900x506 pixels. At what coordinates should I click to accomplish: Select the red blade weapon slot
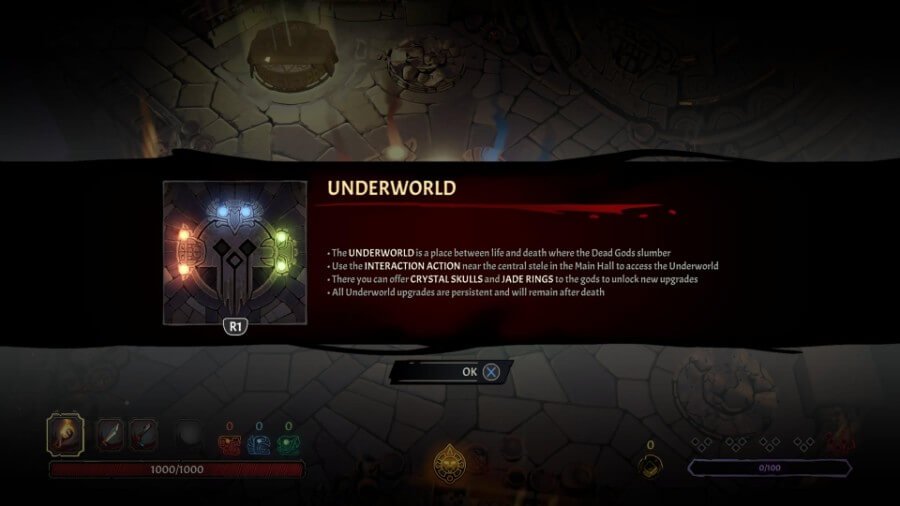click(110, 436)
